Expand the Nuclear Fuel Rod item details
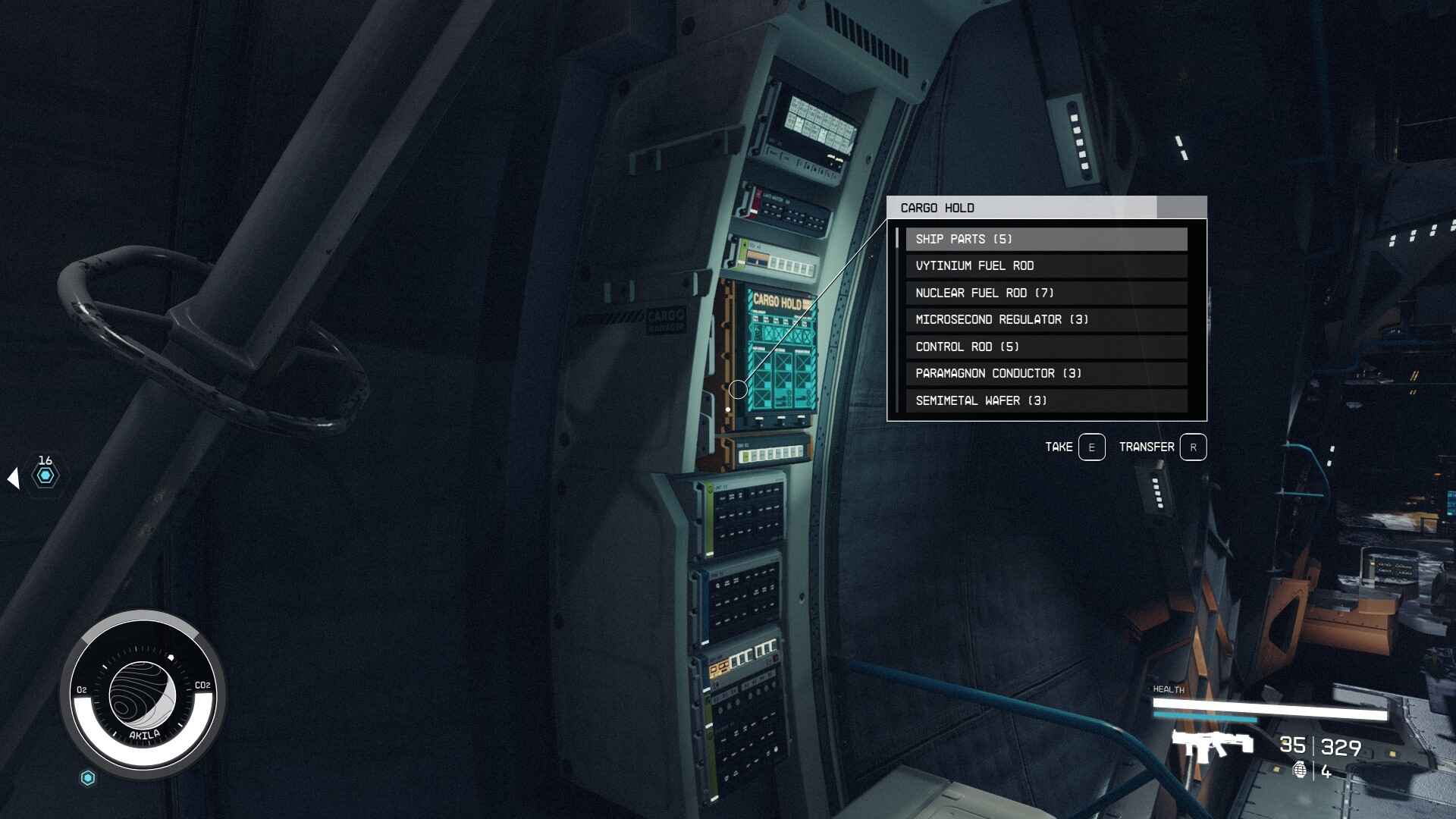 [x=1046, y=293]
